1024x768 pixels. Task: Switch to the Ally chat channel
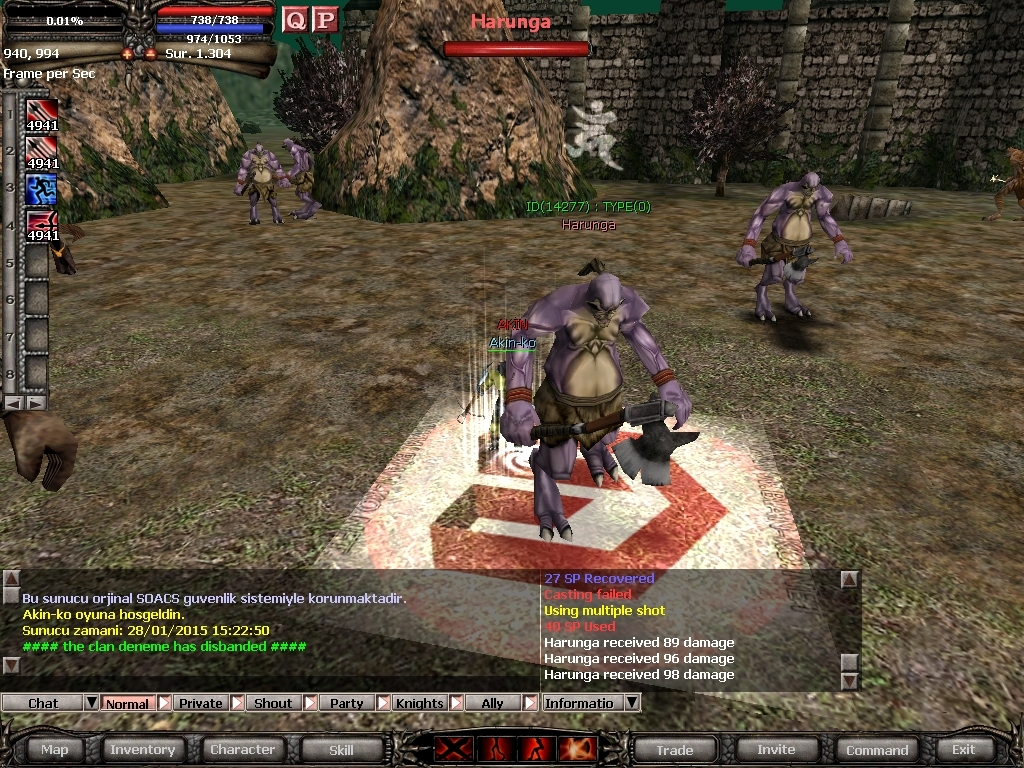coord(492,703)
